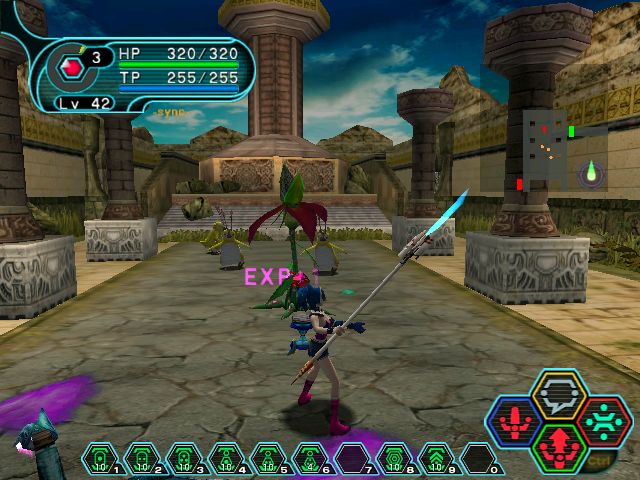Screen dimensions: 640x480
Task: Activate the ring icon in slot 8
Action: pyautogui.click(x=394, y=459)
